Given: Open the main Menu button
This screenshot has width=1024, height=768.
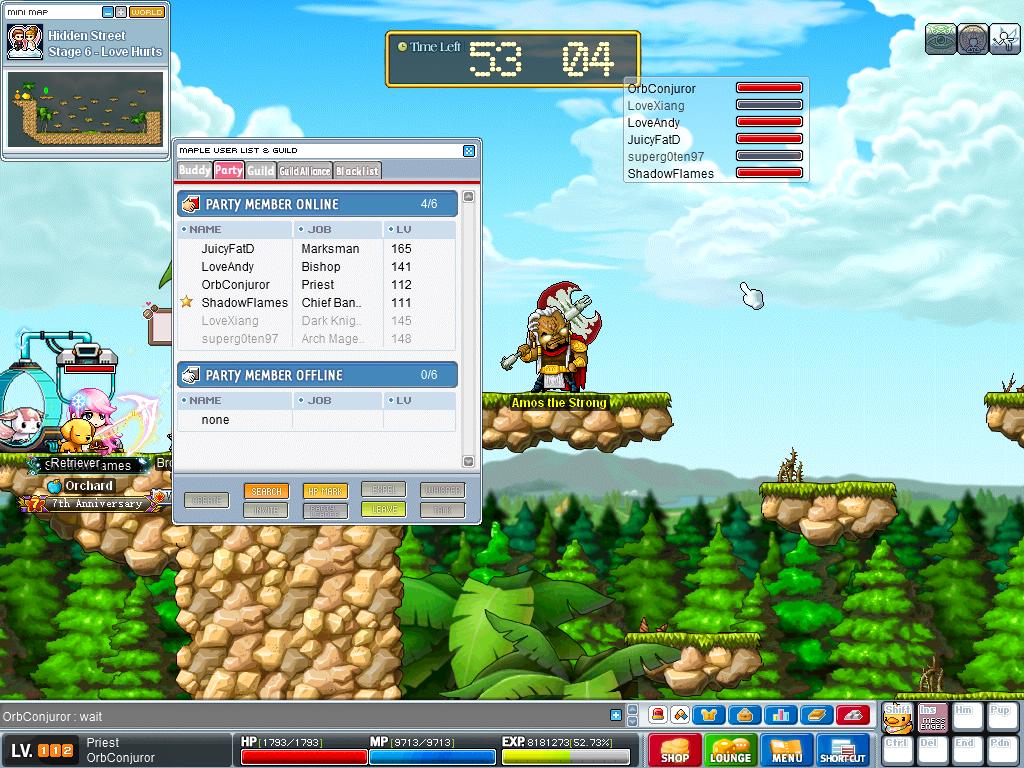Looking at the screenshot, I should click(786, 750).
